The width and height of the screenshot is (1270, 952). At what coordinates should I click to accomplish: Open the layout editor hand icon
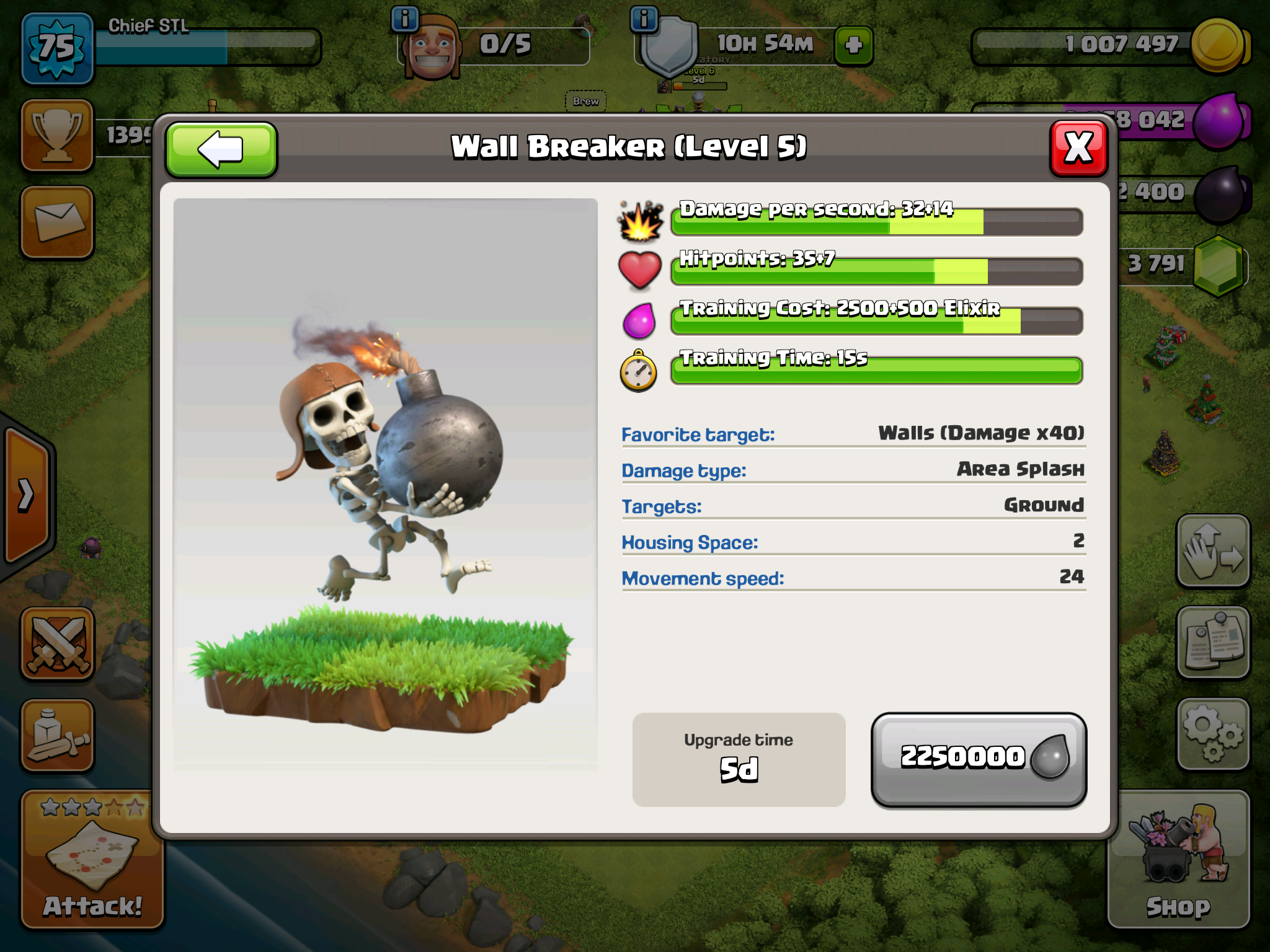click(x=1212, y=550)
